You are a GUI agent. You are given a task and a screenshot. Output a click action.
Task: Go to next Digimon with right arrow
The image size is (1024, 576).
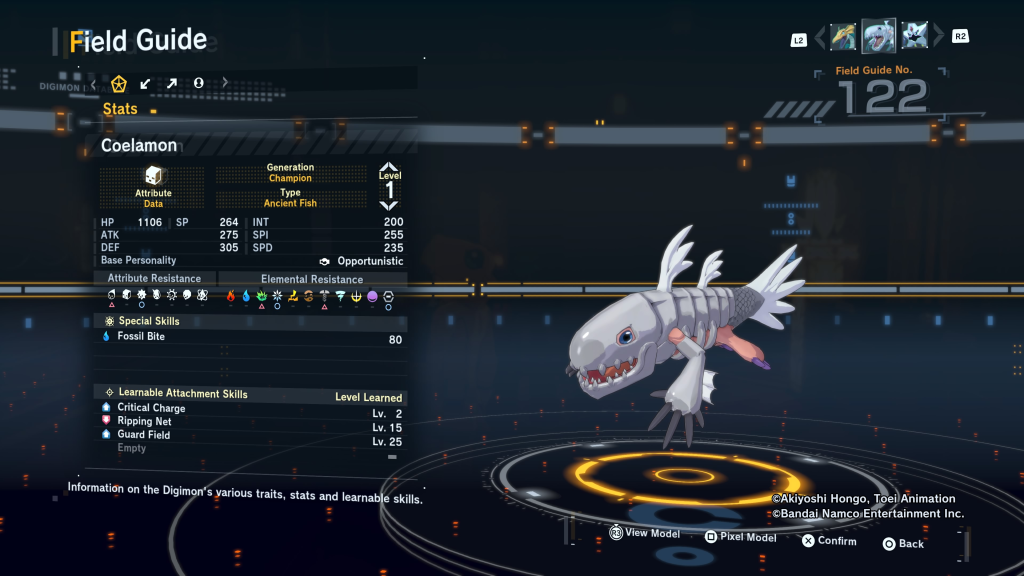(938, 38)
